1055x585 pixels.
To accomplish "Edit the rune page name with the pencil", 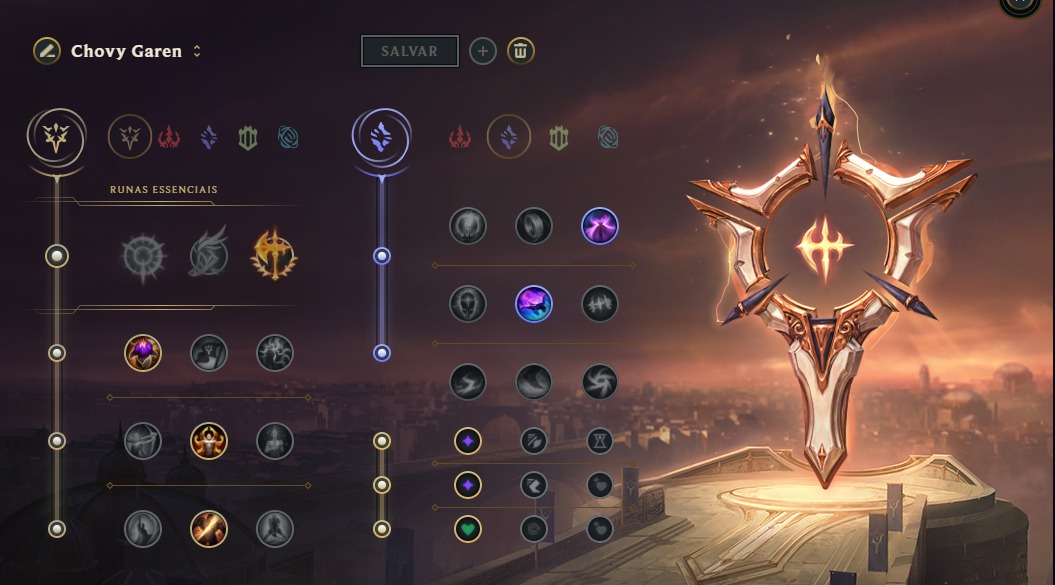I will (46, 51).
